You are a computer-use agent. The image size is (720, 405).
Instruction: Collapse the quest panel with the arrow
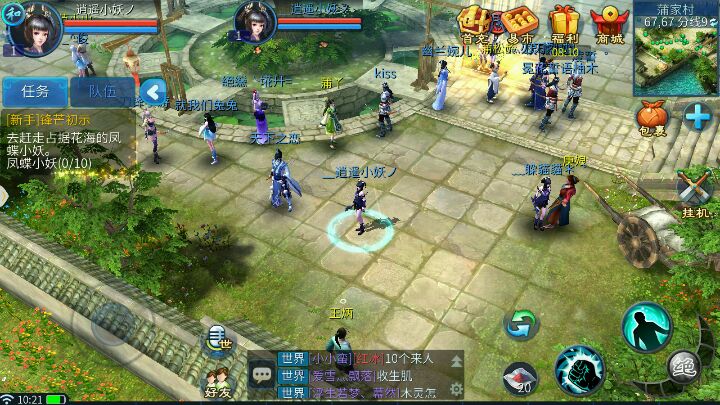[152, 92]
